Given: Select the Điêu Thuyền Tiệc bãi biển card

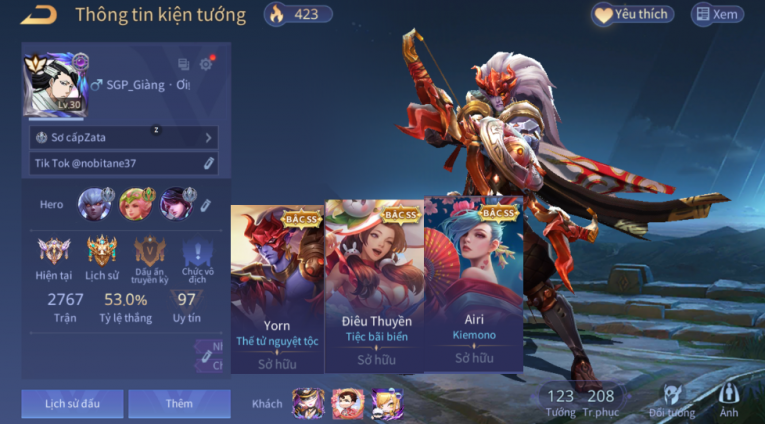Looking at the screenshot, I should [377, 287].
